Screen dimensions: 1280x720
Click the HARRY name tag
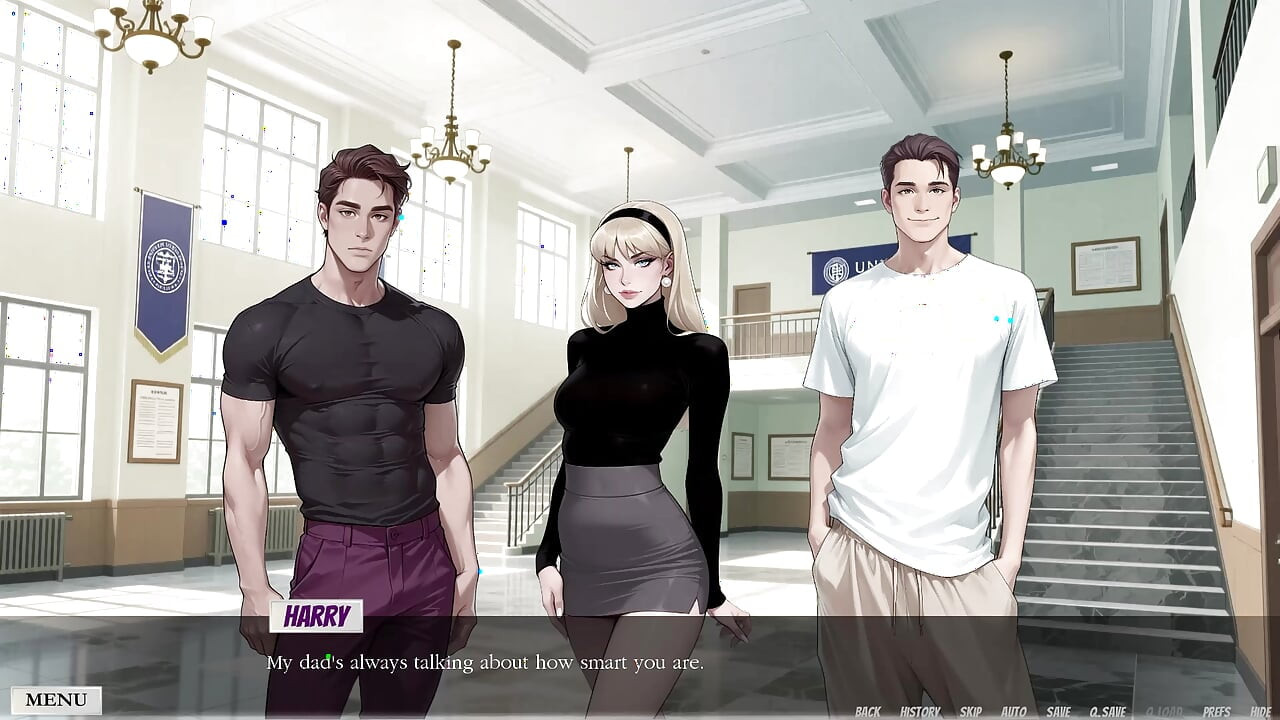pyautogui.click(x=318, y=618)
